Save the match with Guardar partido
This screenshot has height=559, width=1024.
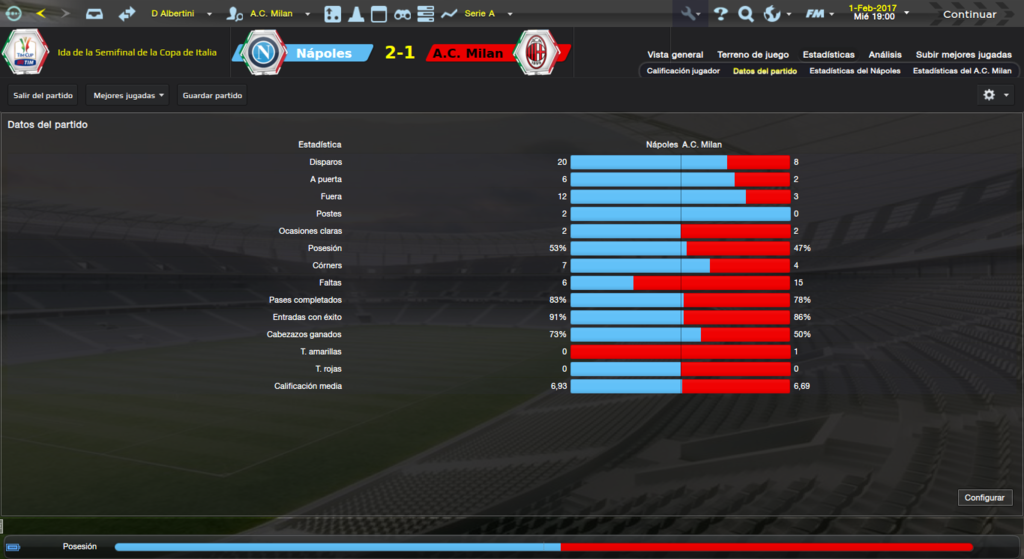pos(212,95)
